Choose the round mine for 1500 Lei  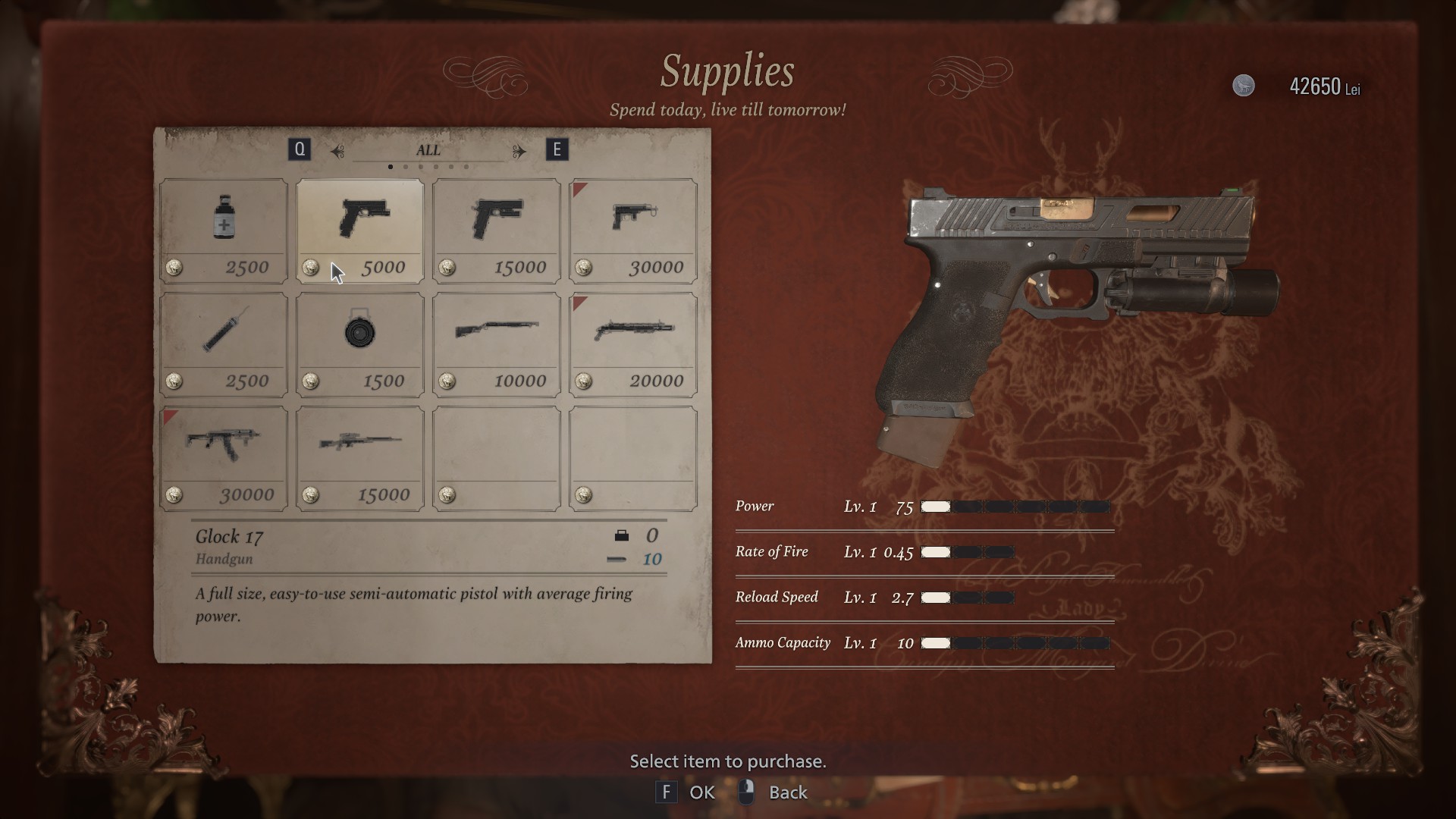click(360, 344)
